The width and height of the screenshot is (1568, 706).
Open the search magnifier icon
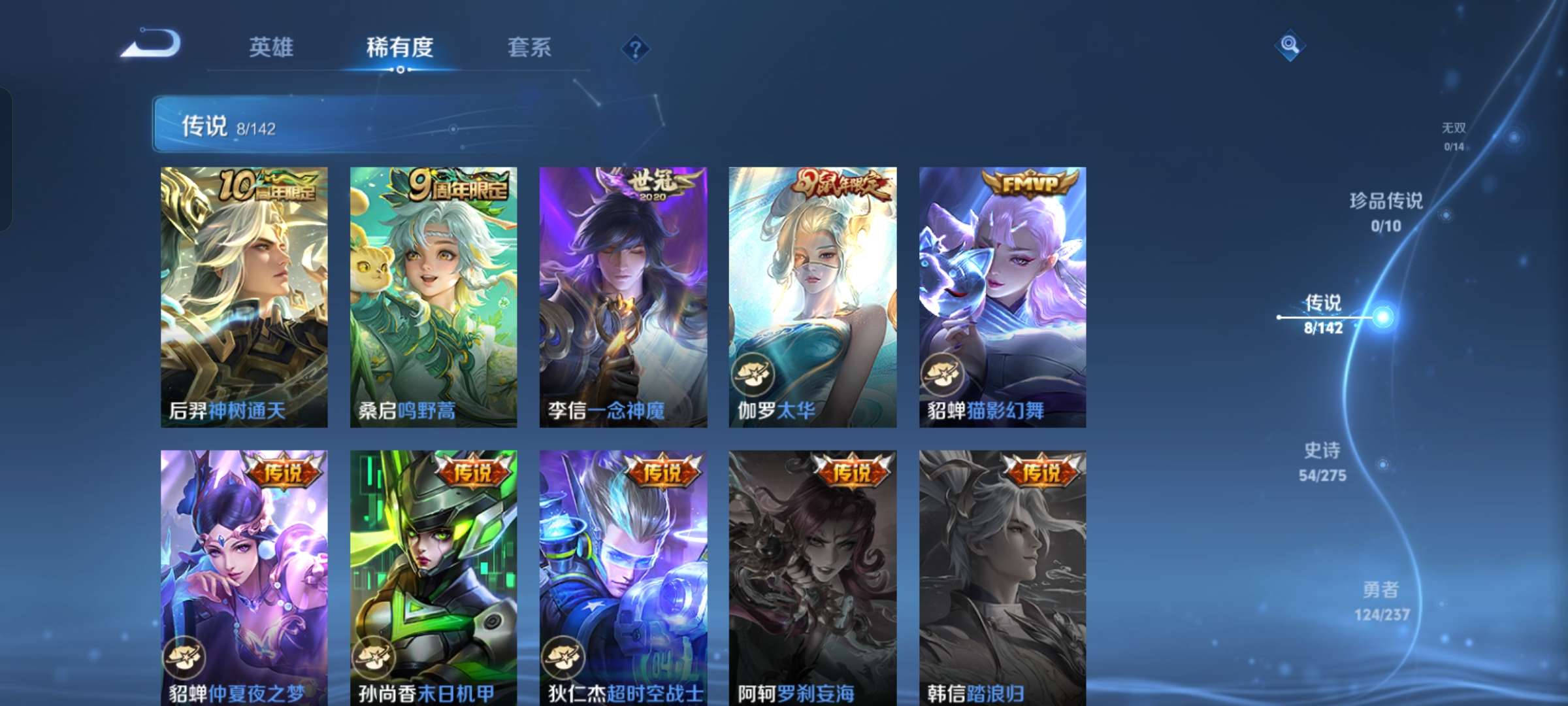[x=1290, y=46]
